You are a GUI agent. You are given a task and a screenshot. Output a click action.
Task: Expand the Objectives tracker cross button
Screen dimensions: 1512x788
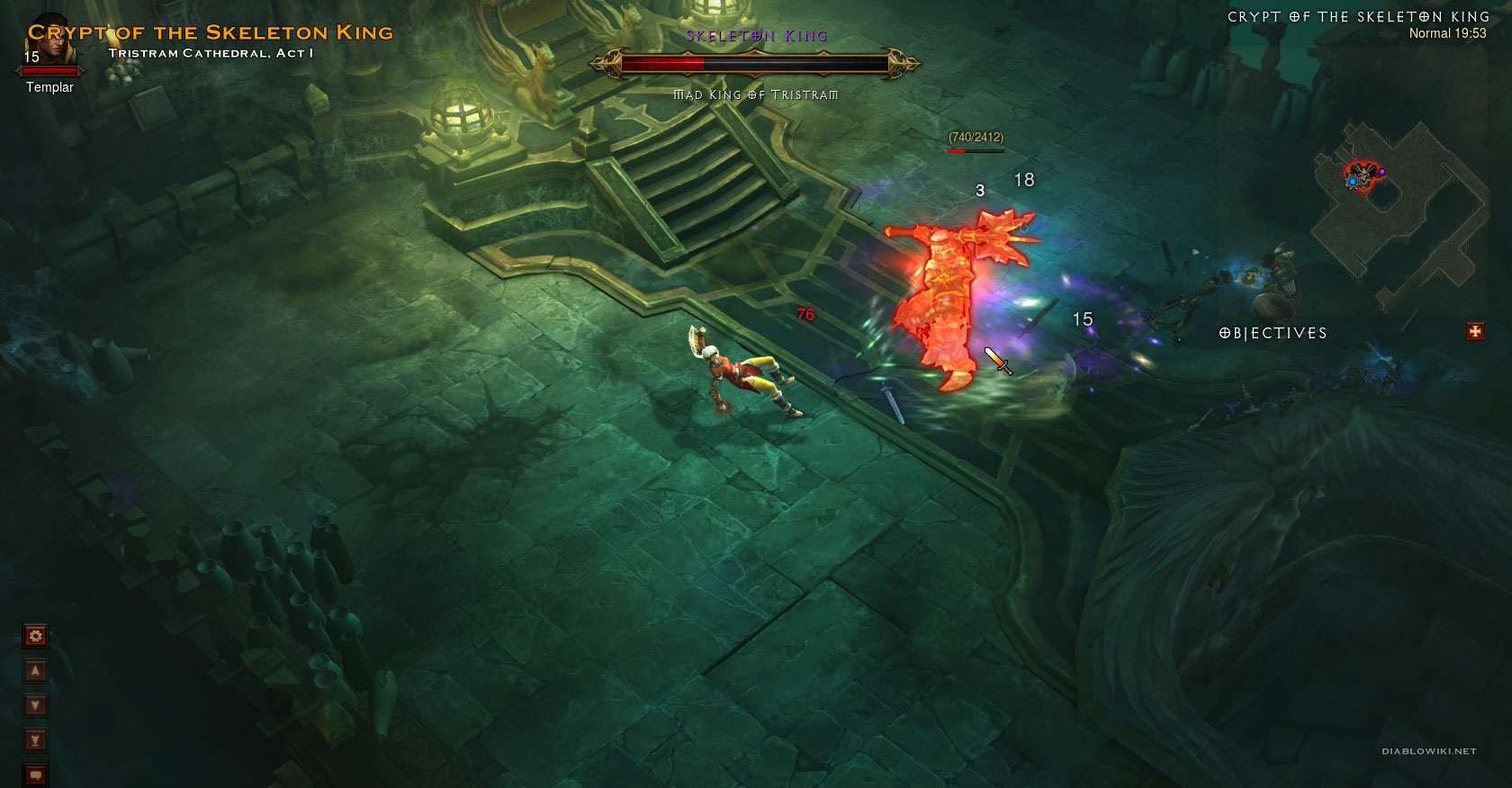tap(1475, 332)
